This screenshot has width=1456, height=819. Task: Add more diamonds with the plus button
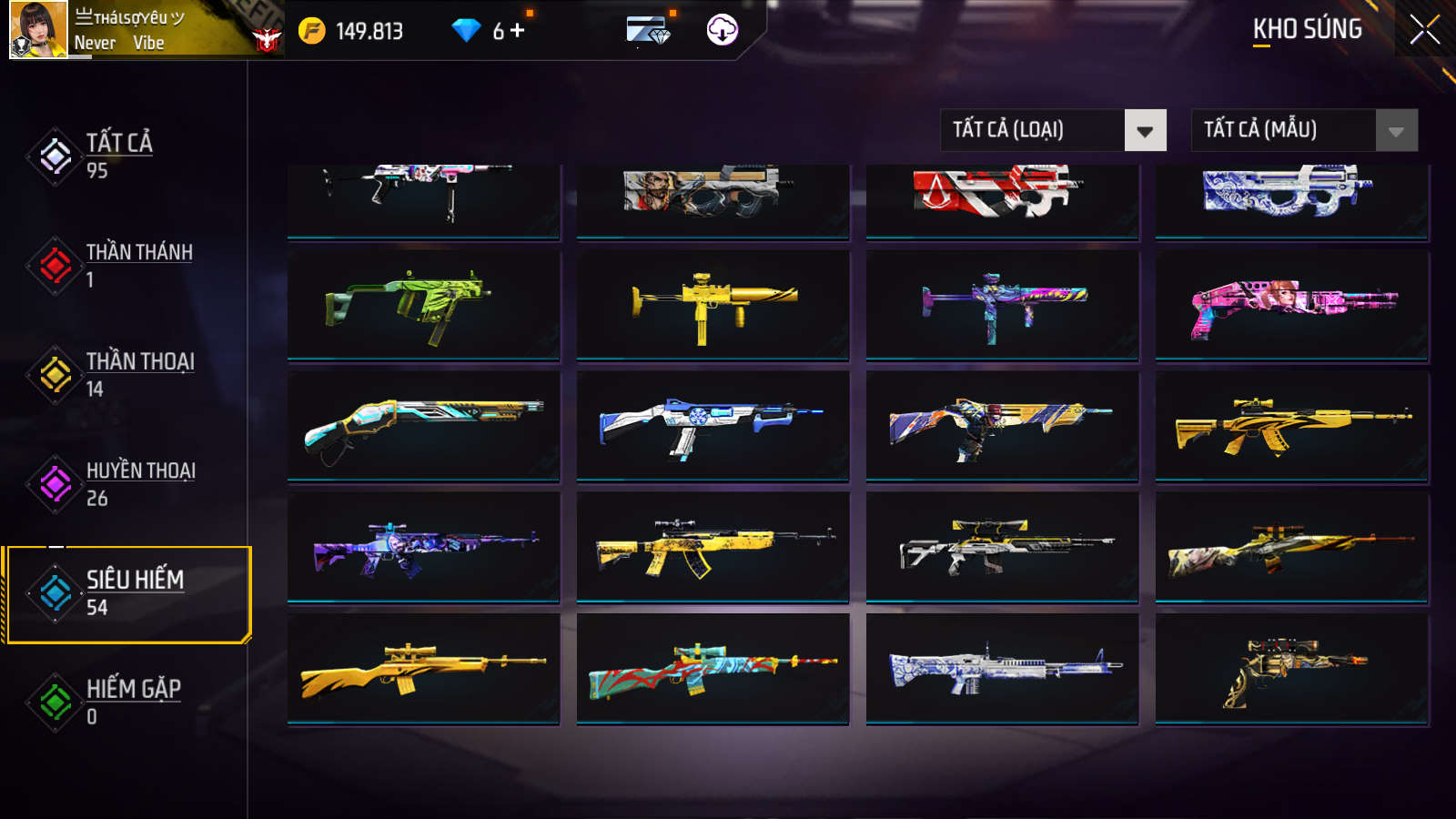point(518,31)
